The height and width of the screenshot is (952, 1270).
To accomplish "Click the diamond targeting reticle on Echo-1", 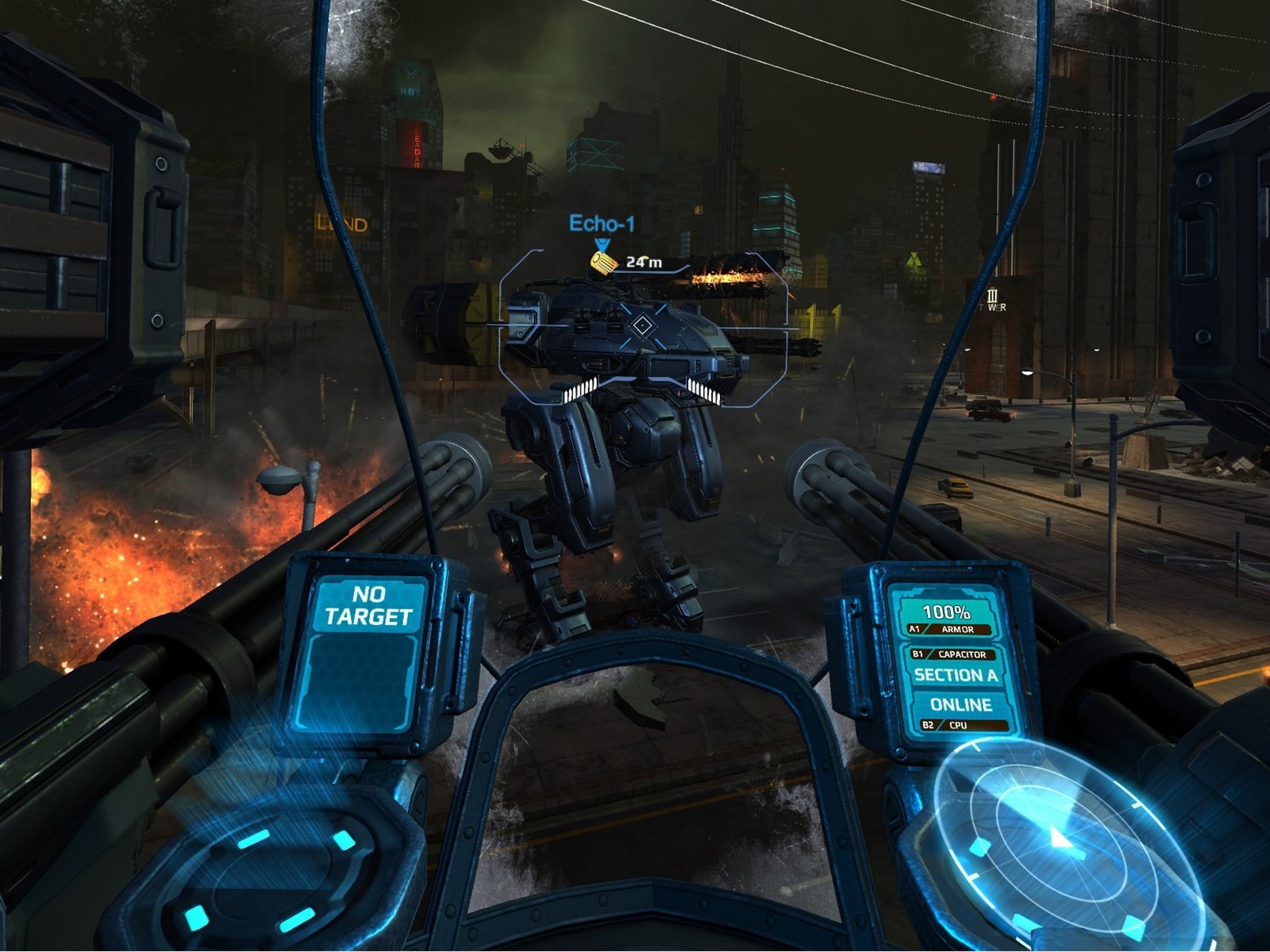I will pyautogui.click(x=641, y=324).
